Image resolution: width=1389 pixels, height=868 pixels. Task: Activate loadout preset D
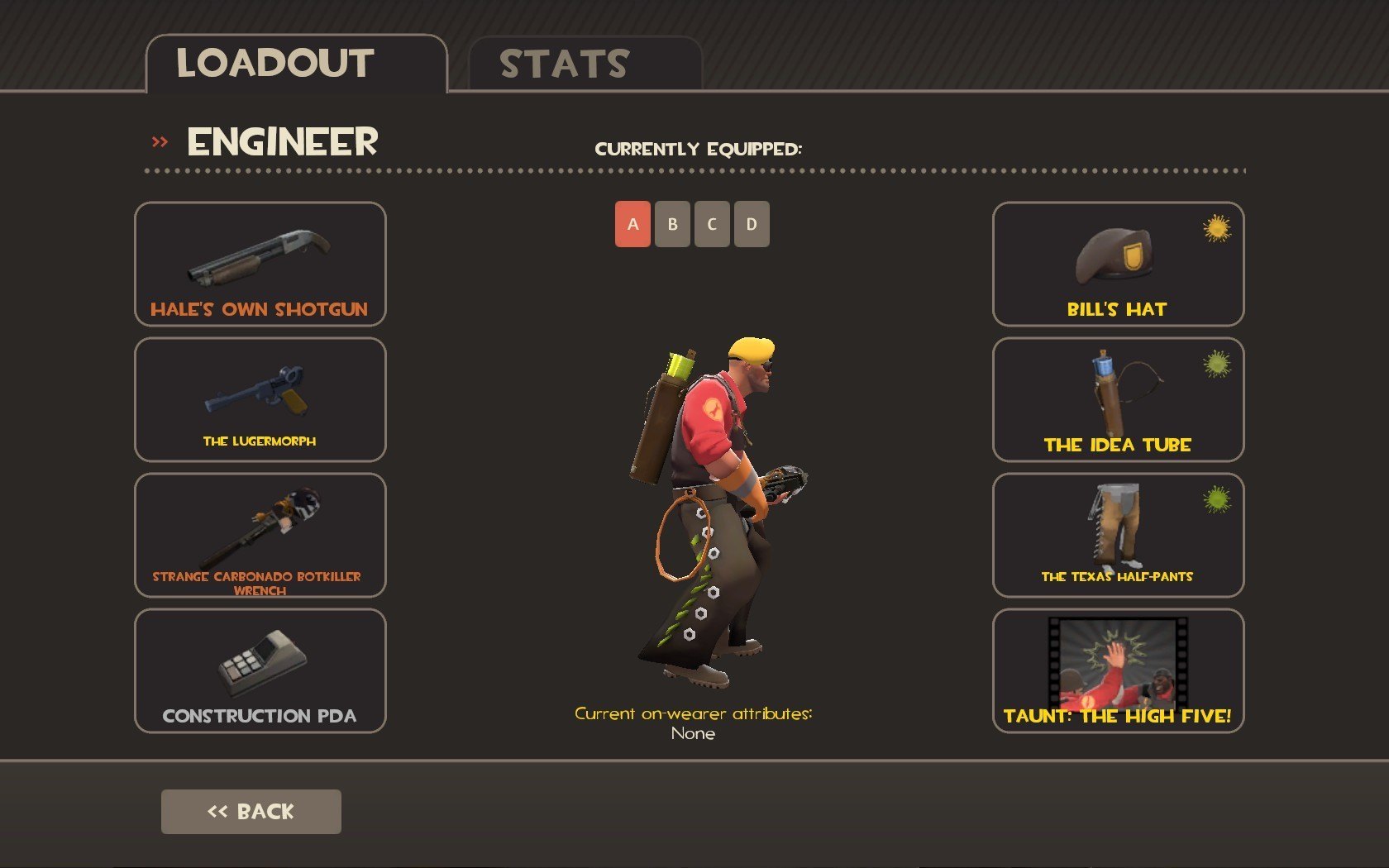point(752,224)
